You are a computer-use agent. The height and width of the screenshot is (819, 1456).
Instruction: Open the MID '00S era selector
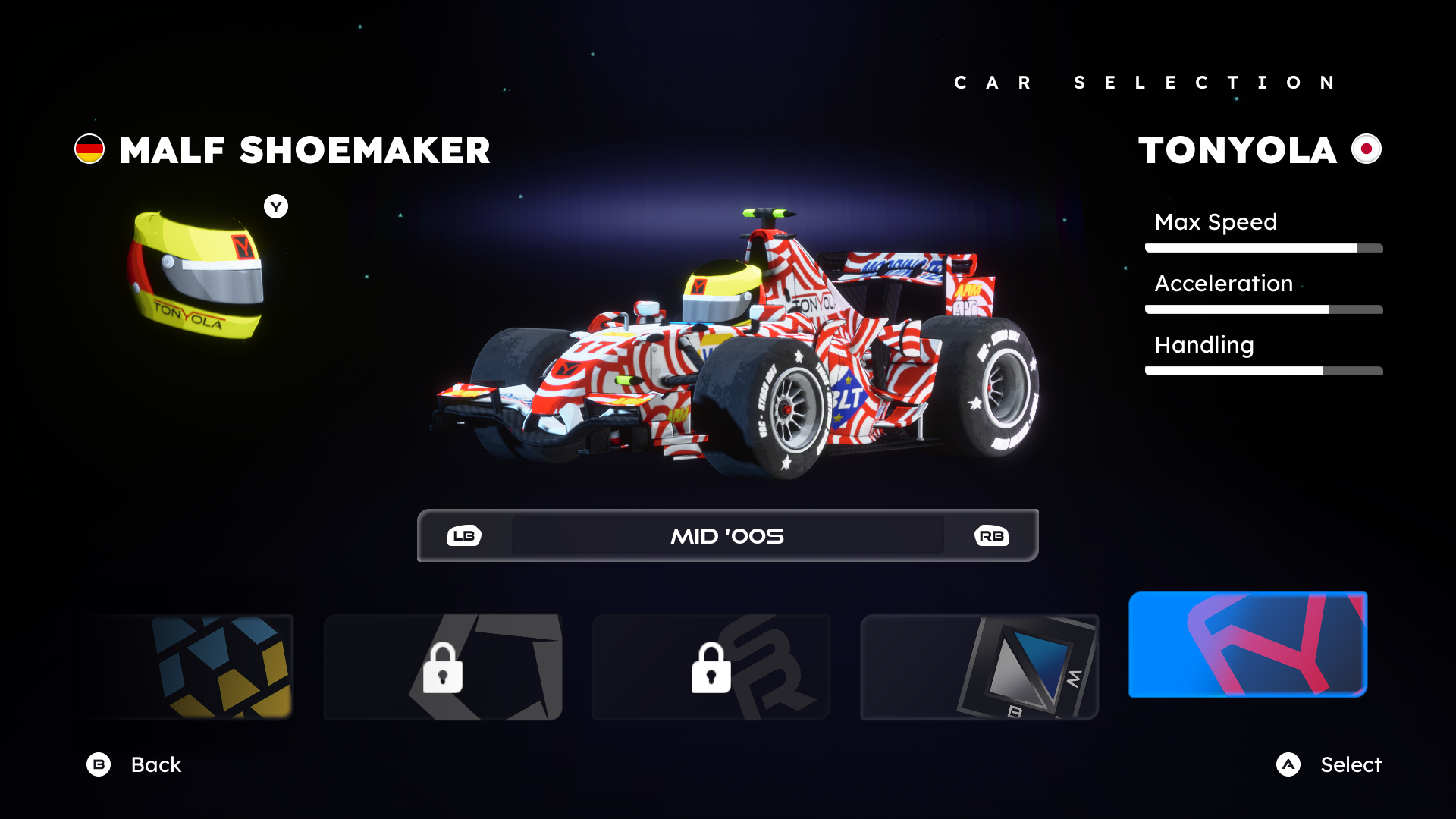726,535
